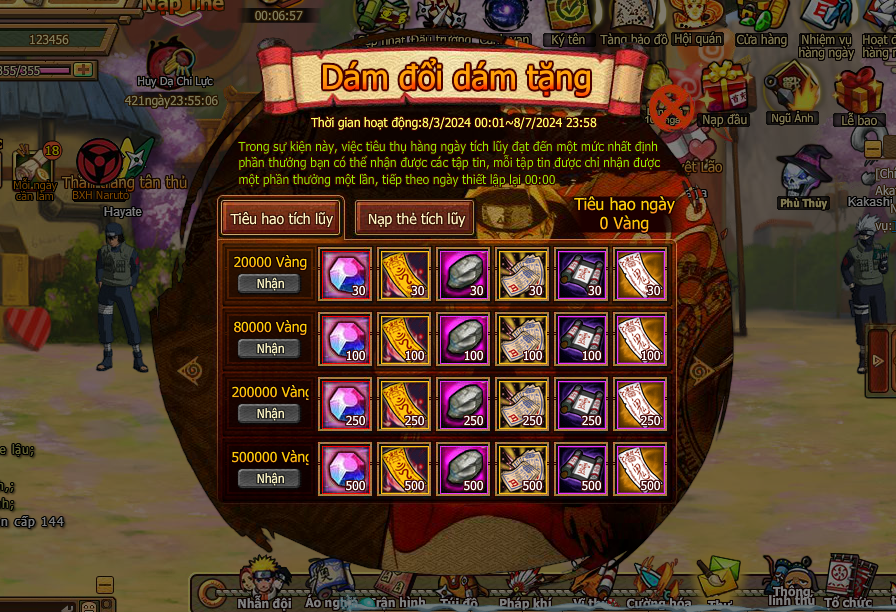The width and height of the screenshot is (896, 612).
Task: Inspect the grey stone reward in the 80000 Vàng row
Action: [x=462, y=339]
